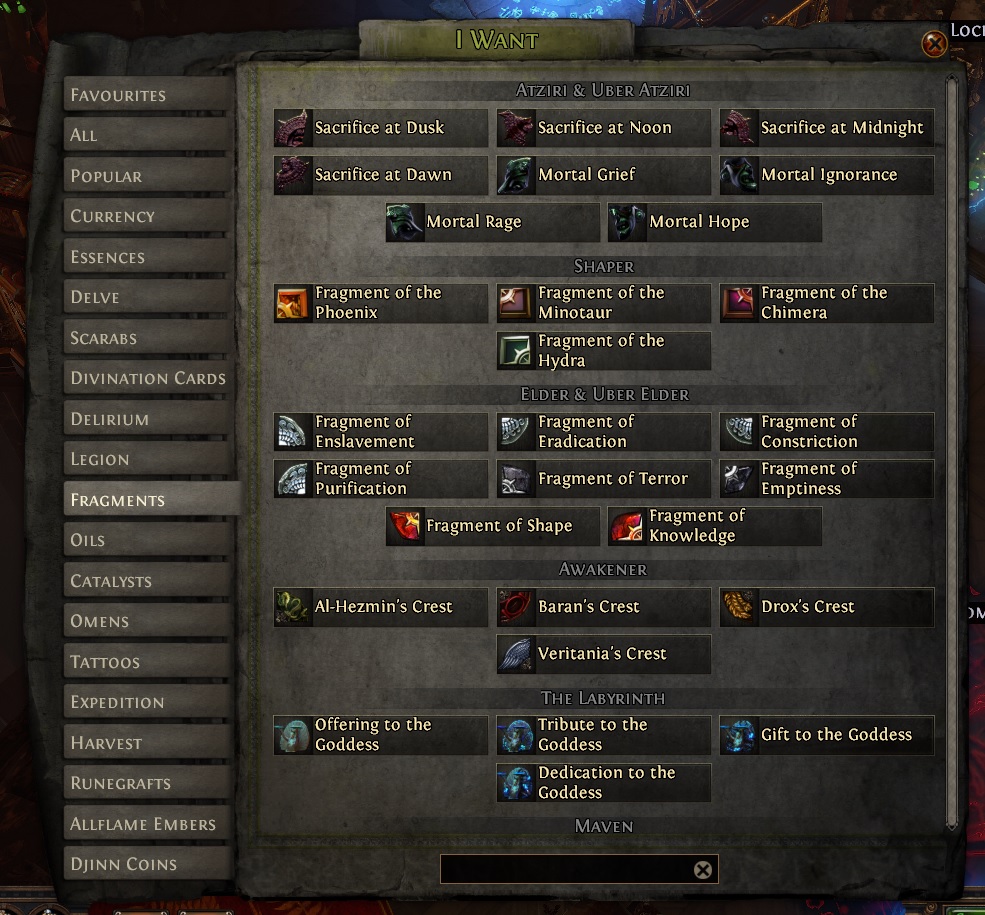The width and height of the screenshot is (985, 915).
Task: Show the Essences category
Action: coord(150,257)
